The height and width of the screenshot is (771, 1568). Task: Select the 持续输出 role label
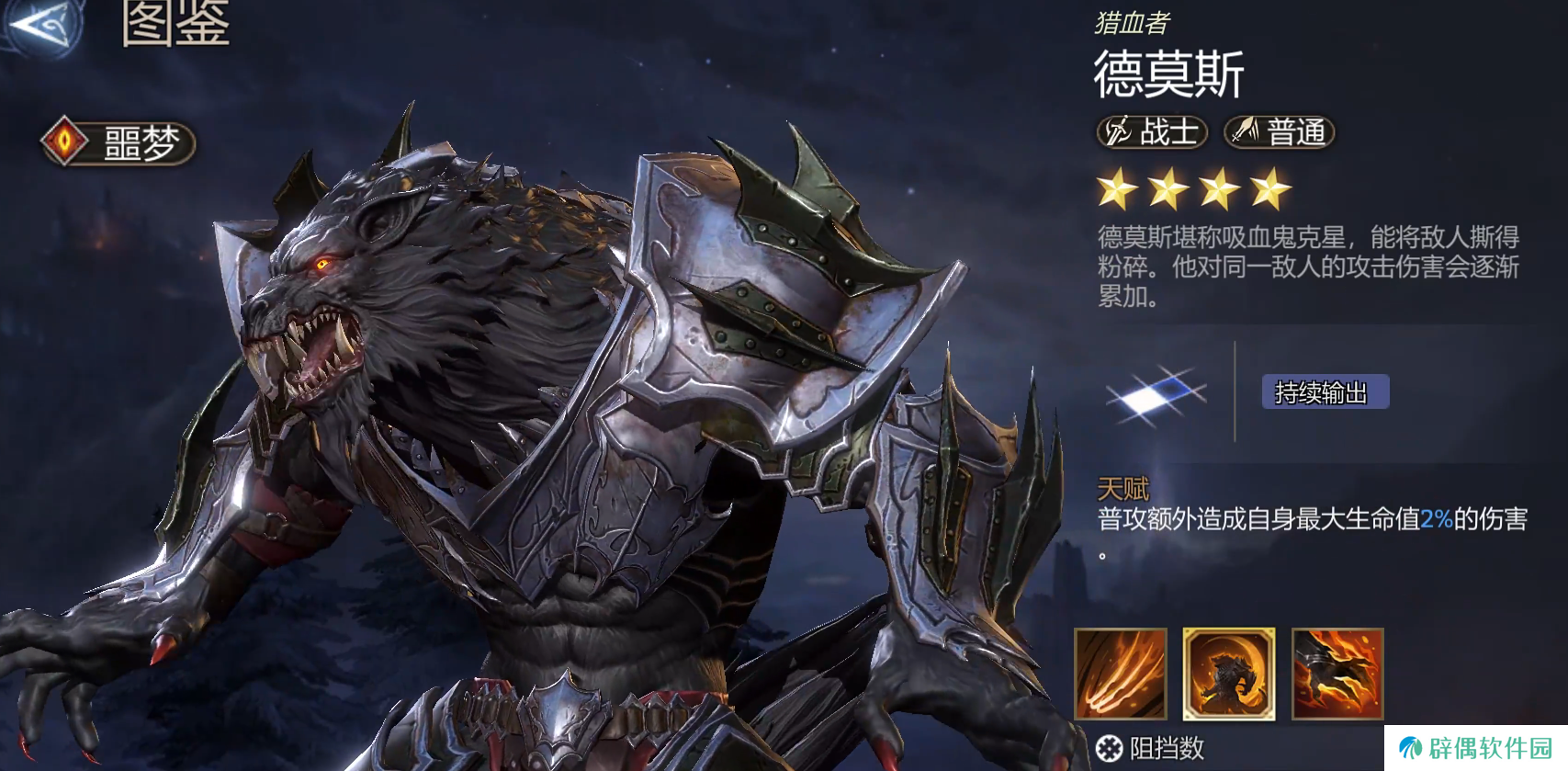coord(1325,392)
